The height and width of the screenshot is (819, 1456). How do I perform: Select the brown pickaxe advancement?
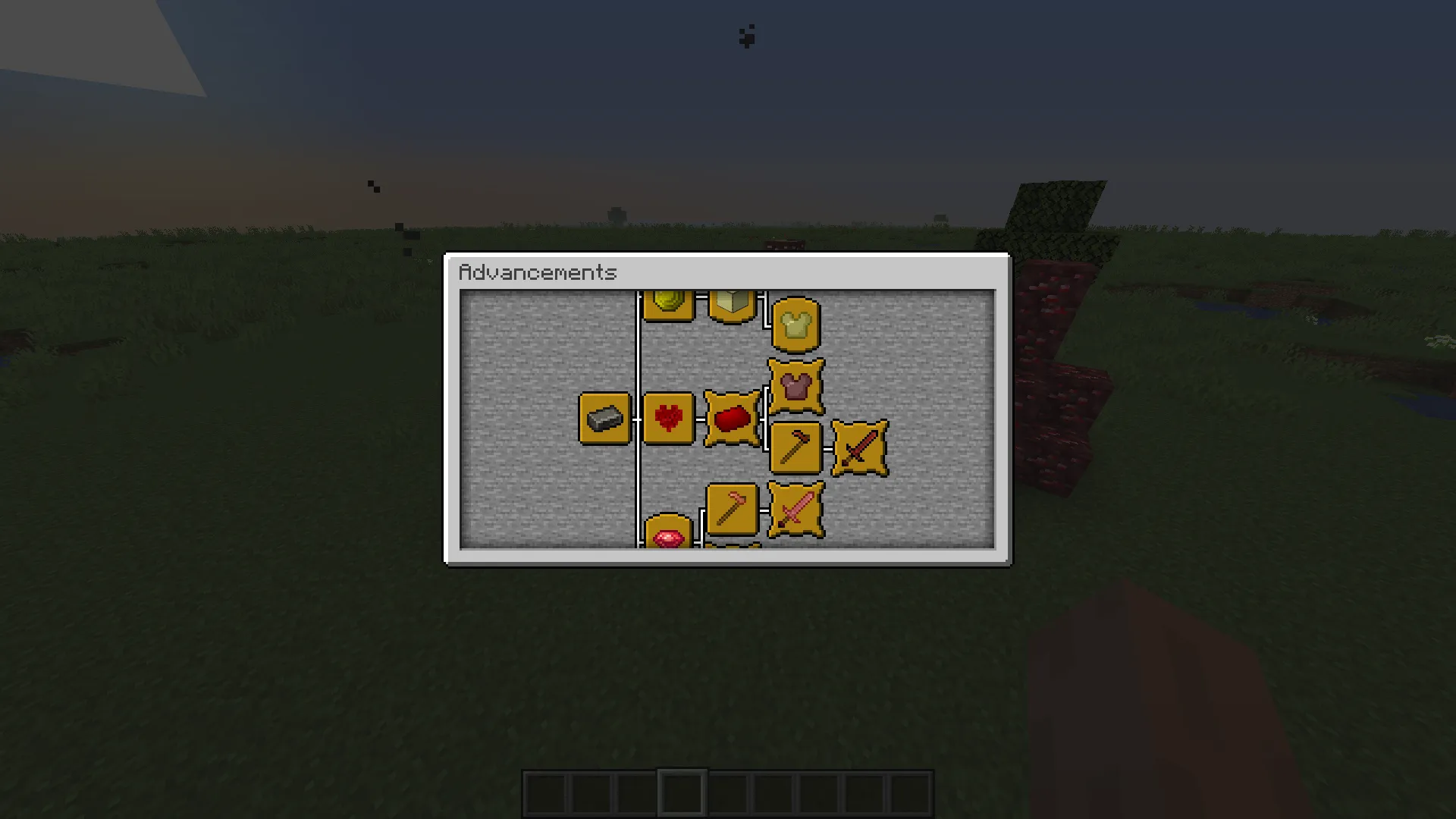(795, 447)
